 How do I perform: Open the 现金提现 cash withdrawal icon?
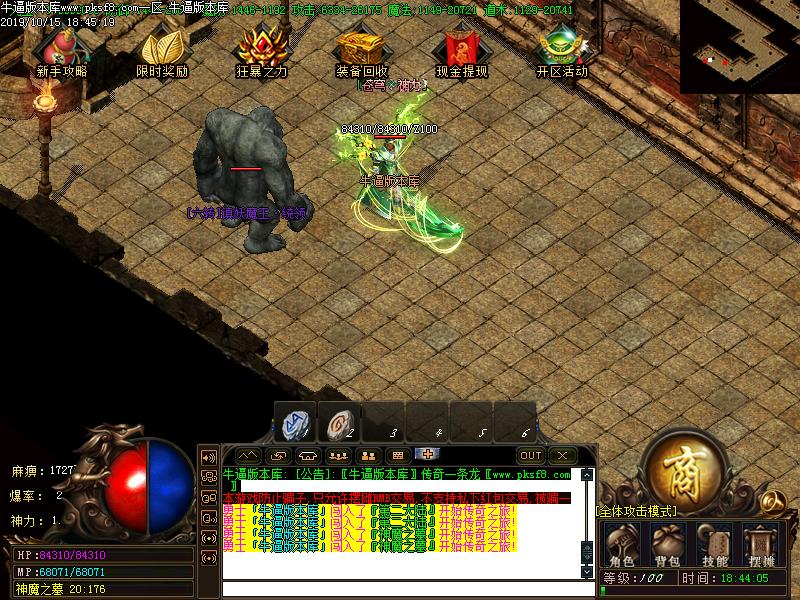(x=461, y=50)
